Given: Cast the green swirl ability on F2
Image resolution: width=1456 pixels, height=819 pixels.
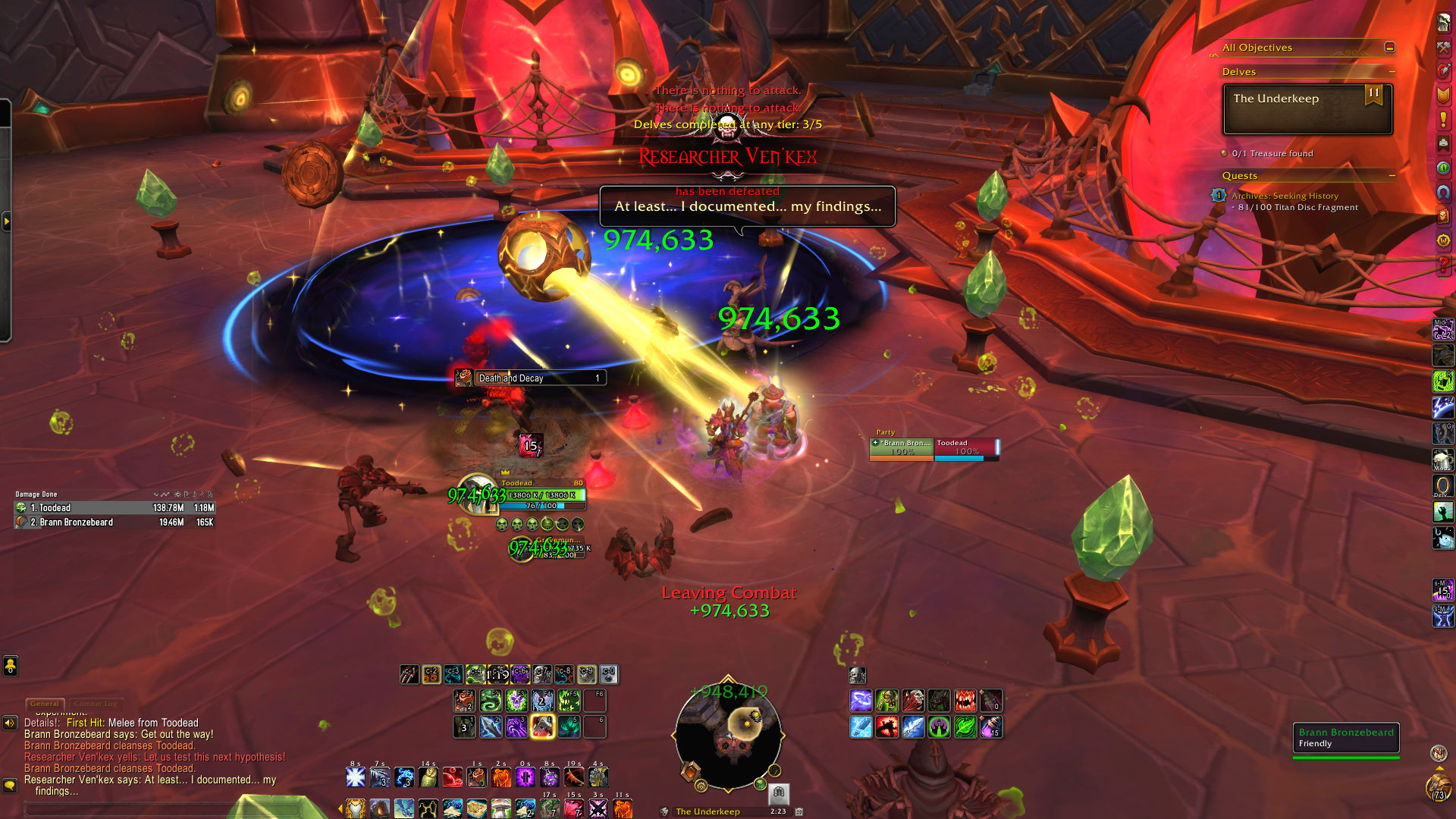Looking at the screenshot, I should tap(490, 700).
